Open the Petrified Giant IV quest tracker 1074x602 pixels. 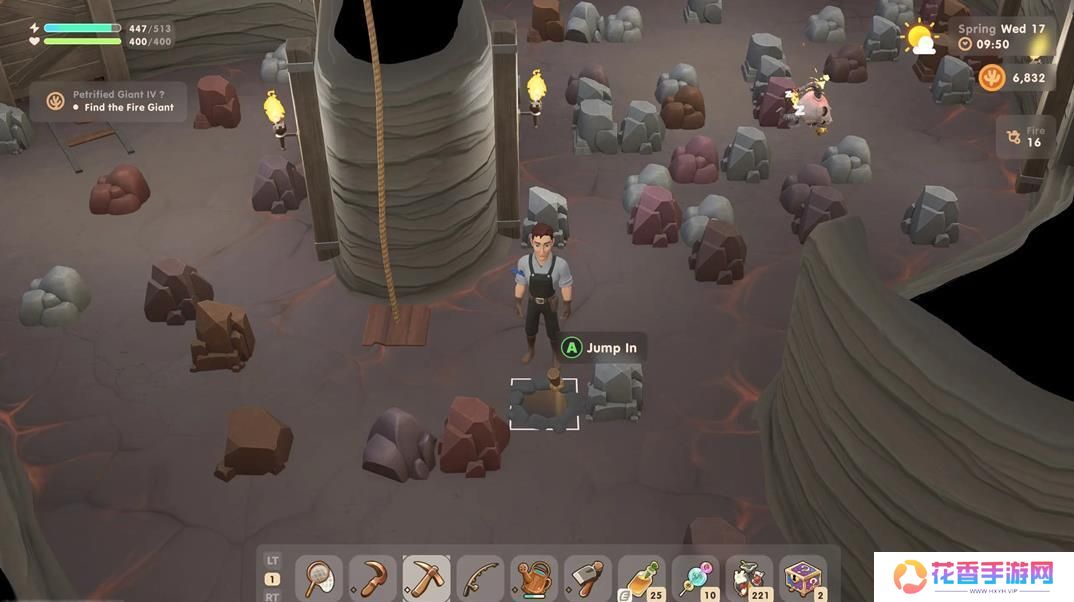point(108,101)
